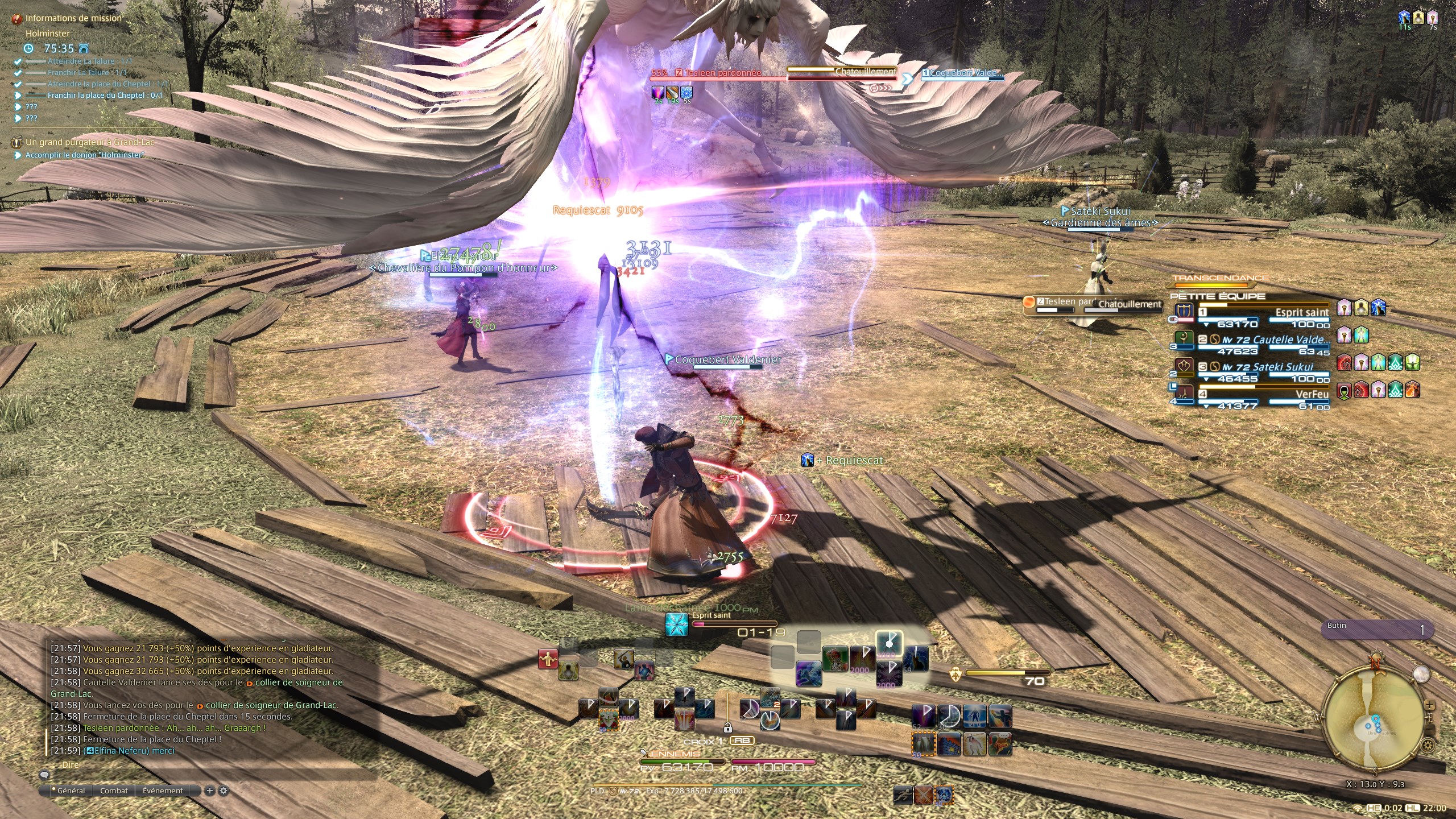Toggle the hotbar padlock icon

(727, 727)
